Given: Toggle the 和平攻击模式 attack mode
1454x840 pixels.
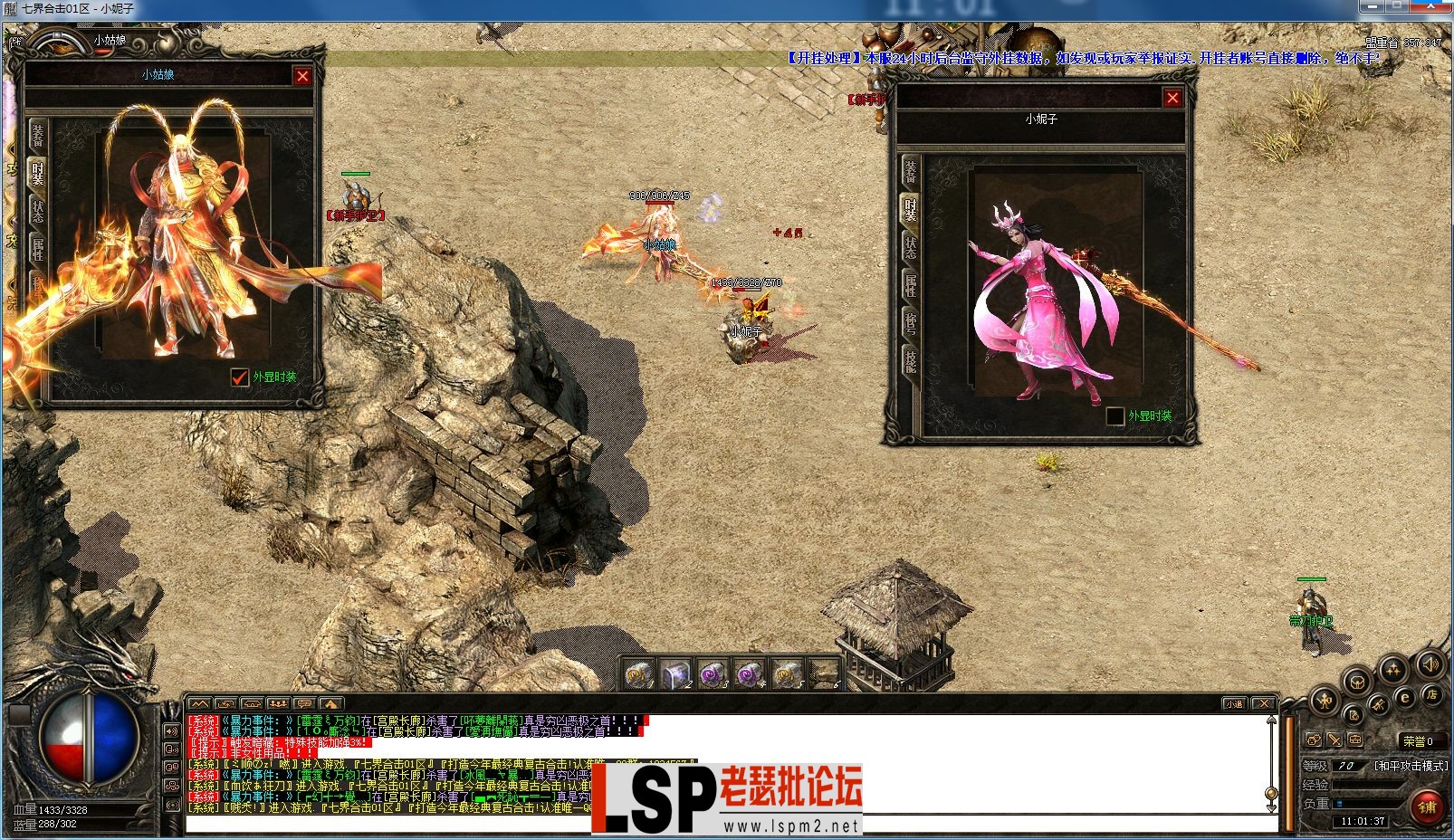Looking at the screenshot, I should click(1411, 765).
